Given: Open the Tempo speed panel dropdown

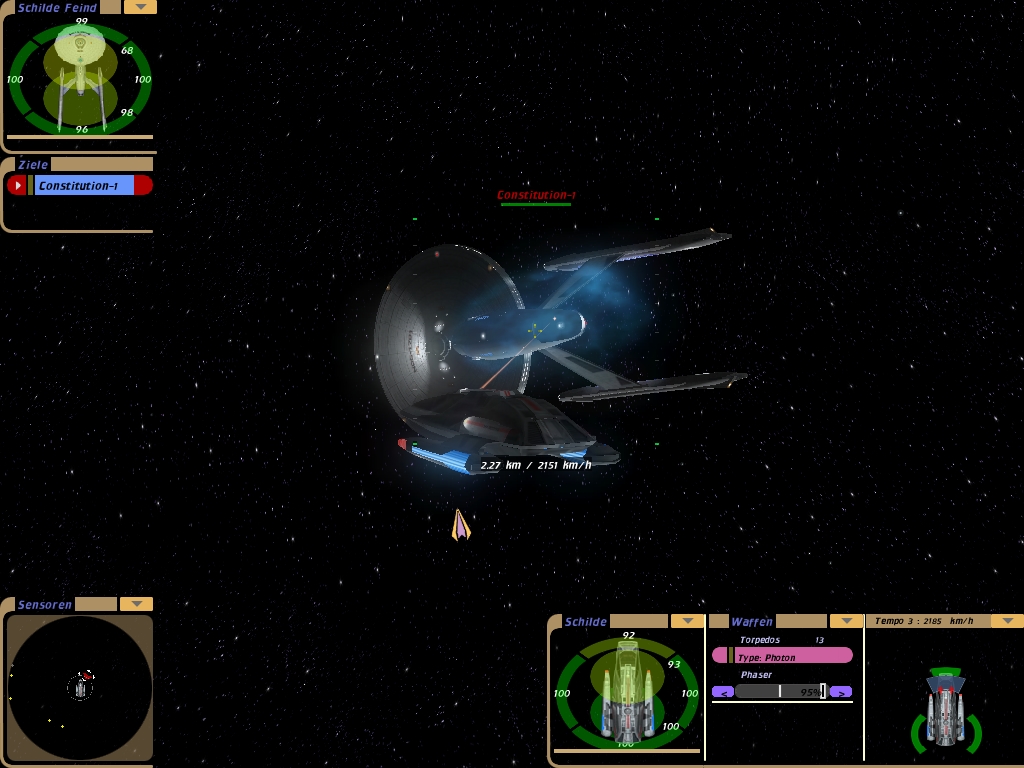Looking at the screenshot, I should click(x=1006, y=621).
